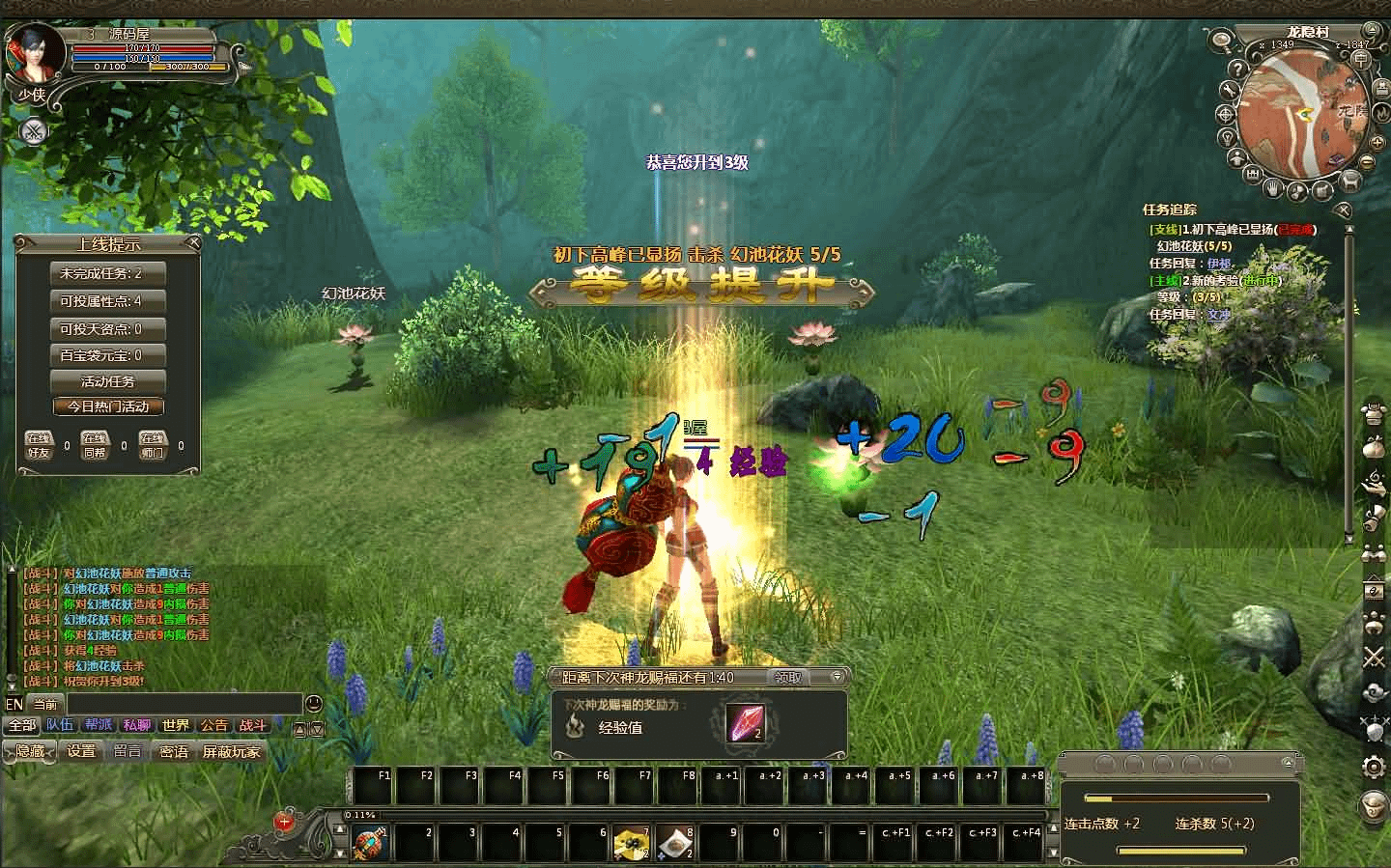Switch chat to the 队伍 team tab
Viewport: 1391px width, 868px height.
click(60, 725)
